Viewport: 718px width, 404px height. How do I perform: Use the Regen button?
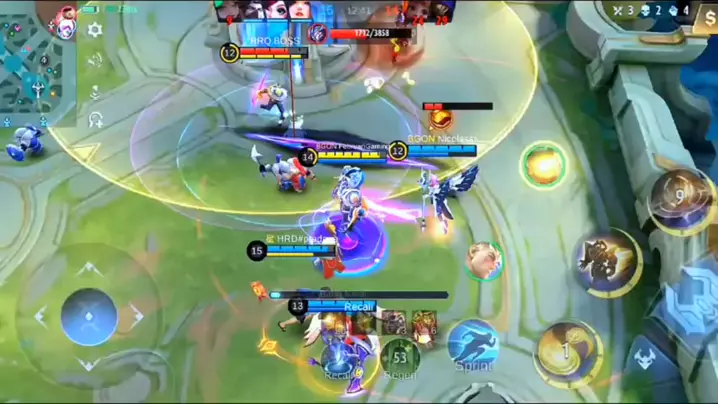400,358
